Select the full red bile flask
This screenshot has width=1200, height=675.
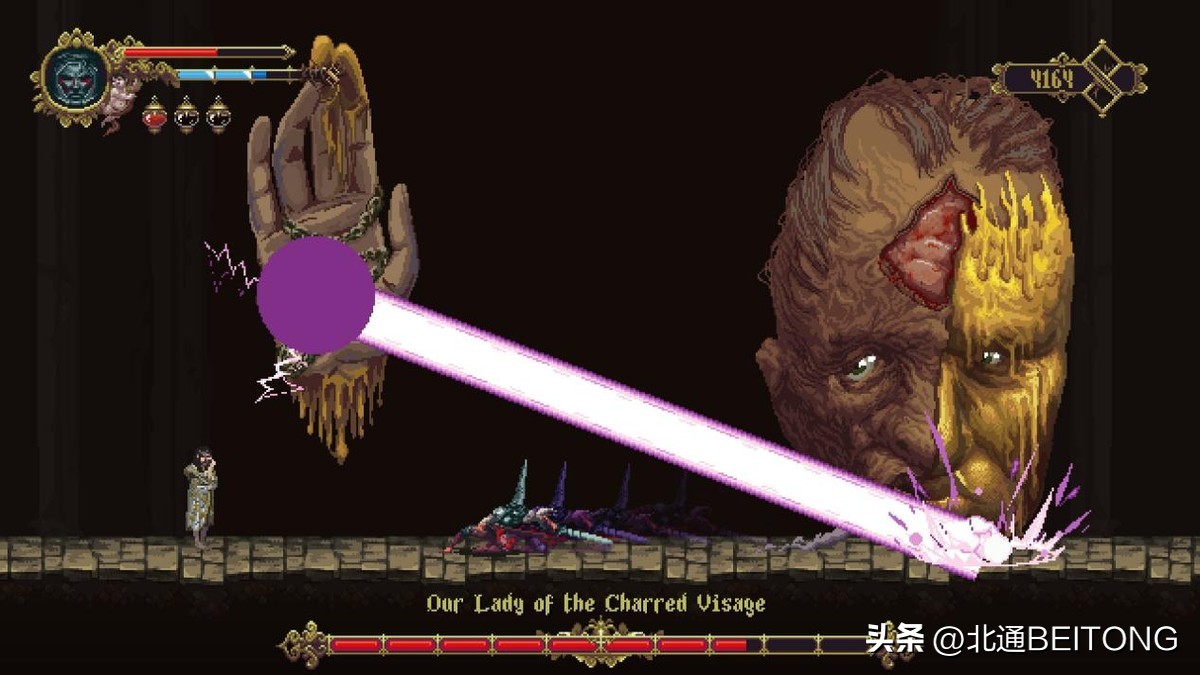tap(155, 116)
